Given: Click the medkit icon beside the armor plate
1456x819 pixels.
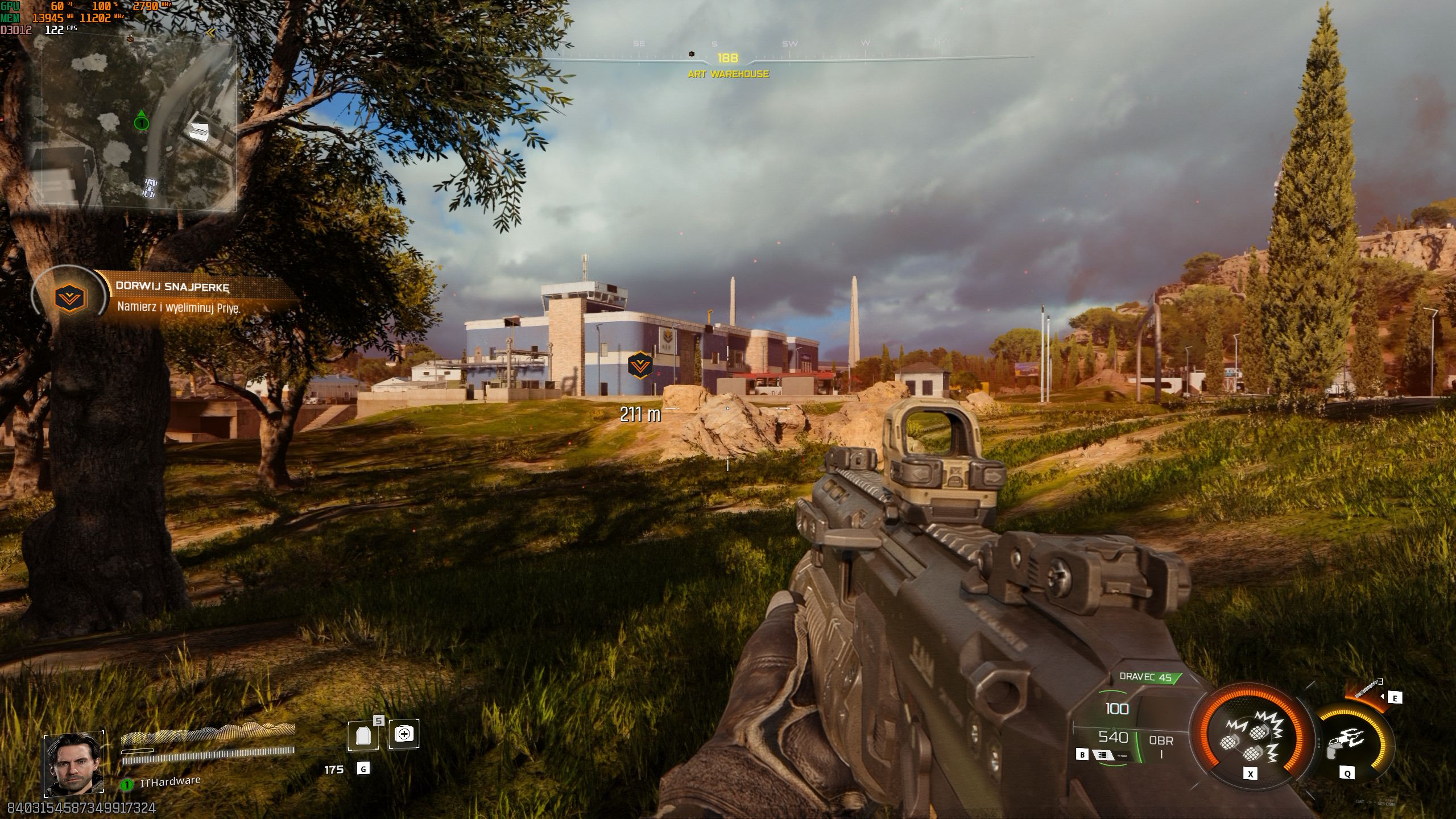Looking at the screenshot, I should point(405,734).
